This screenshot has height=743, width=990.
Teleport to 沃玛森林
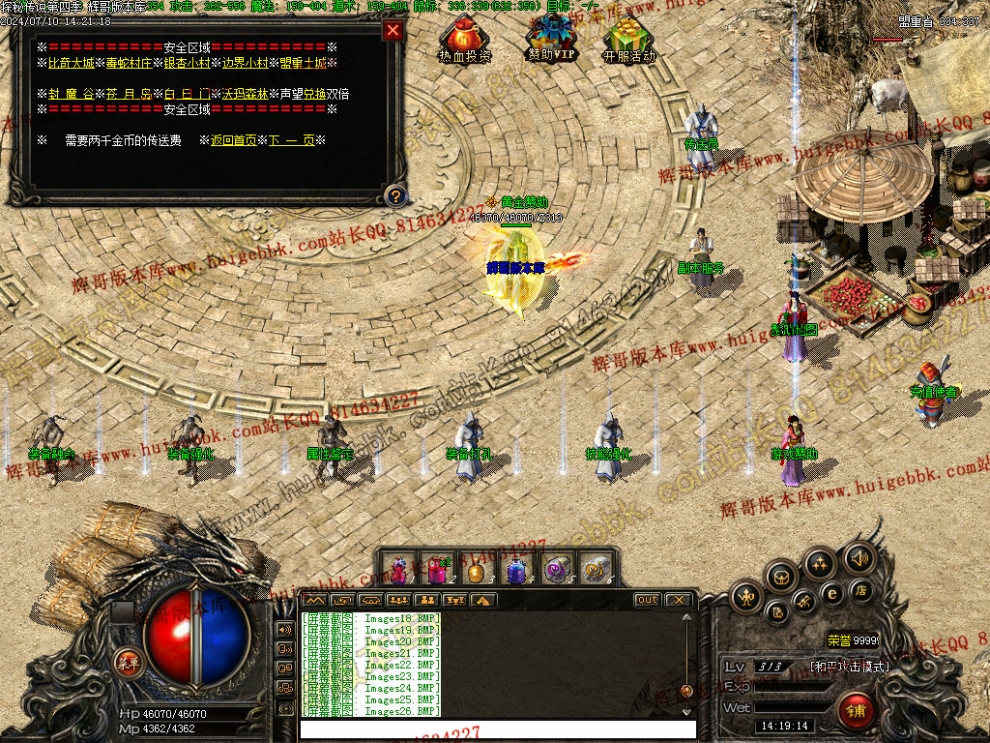point(245,94)
